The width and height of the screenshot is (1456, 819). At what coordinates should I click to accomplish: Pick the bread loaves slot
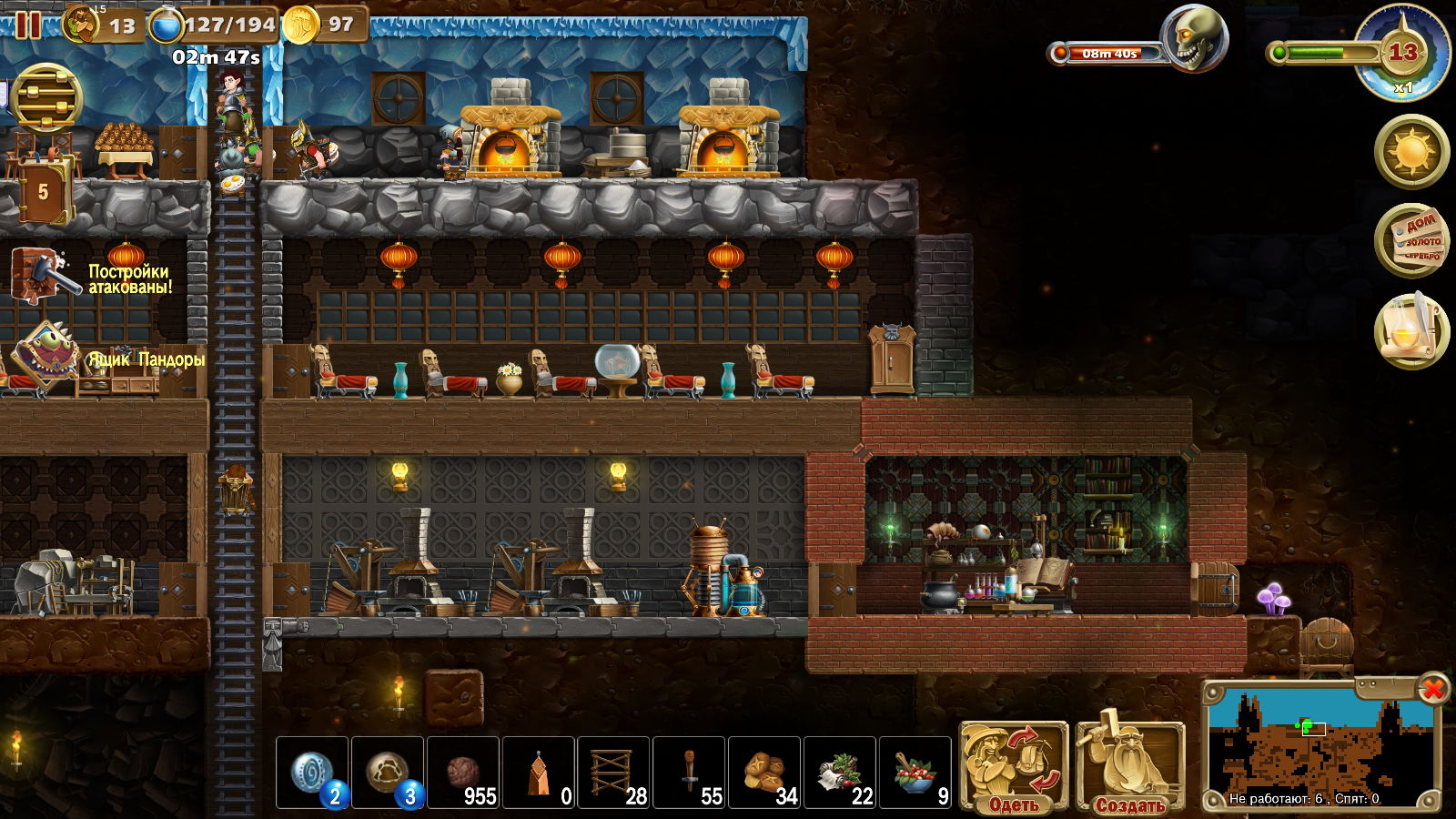coord(764,773)
